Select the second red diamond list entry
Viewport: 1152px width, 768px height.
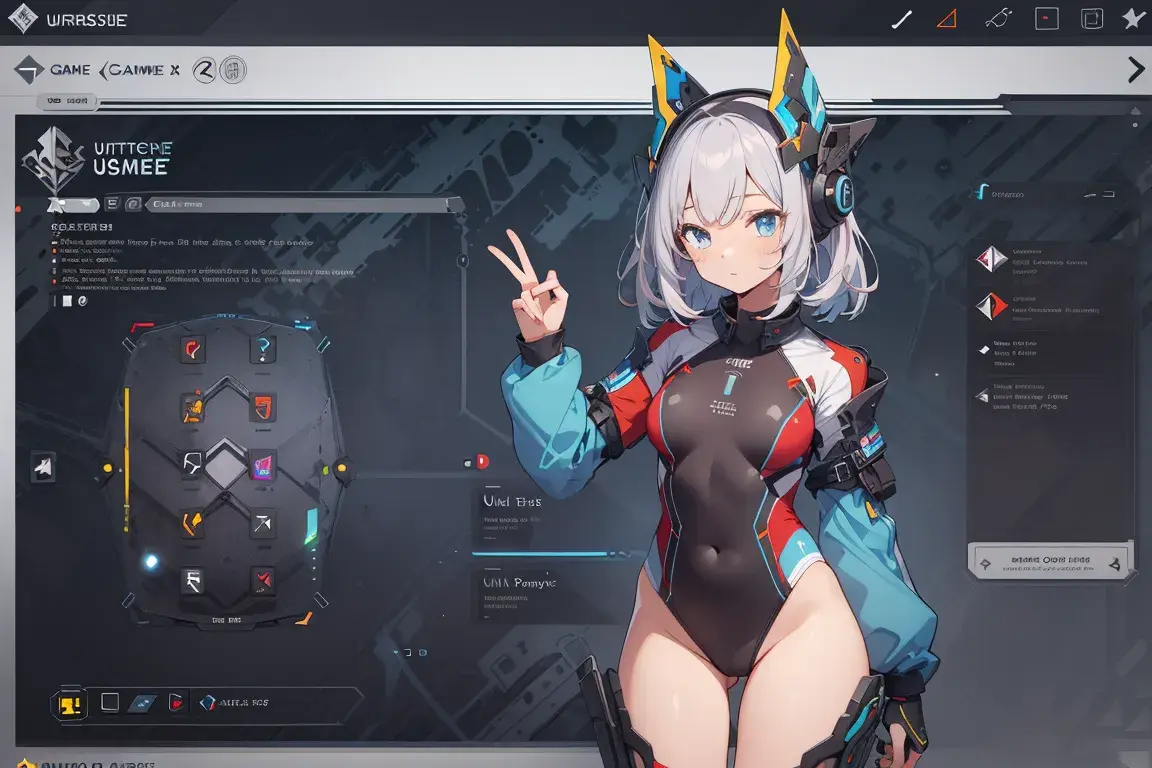tap(991, 305)
